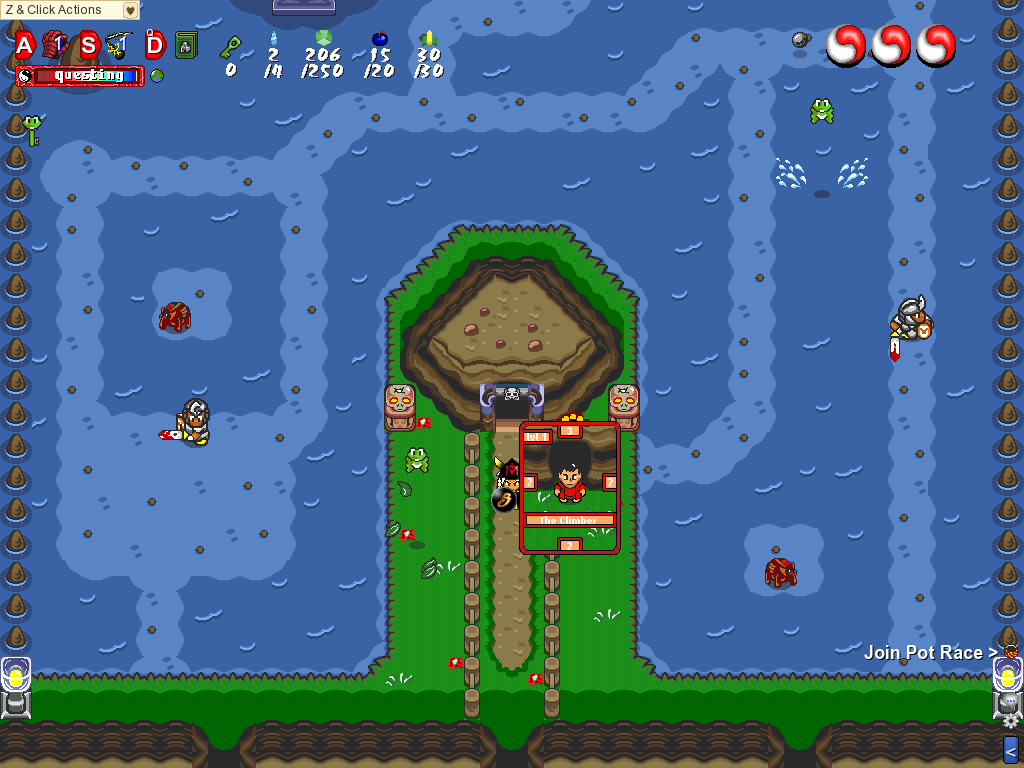Viewport: 1024px width, 768px height.
Task: Select the bomb weapon in slot S
Action: click(118, 44)
